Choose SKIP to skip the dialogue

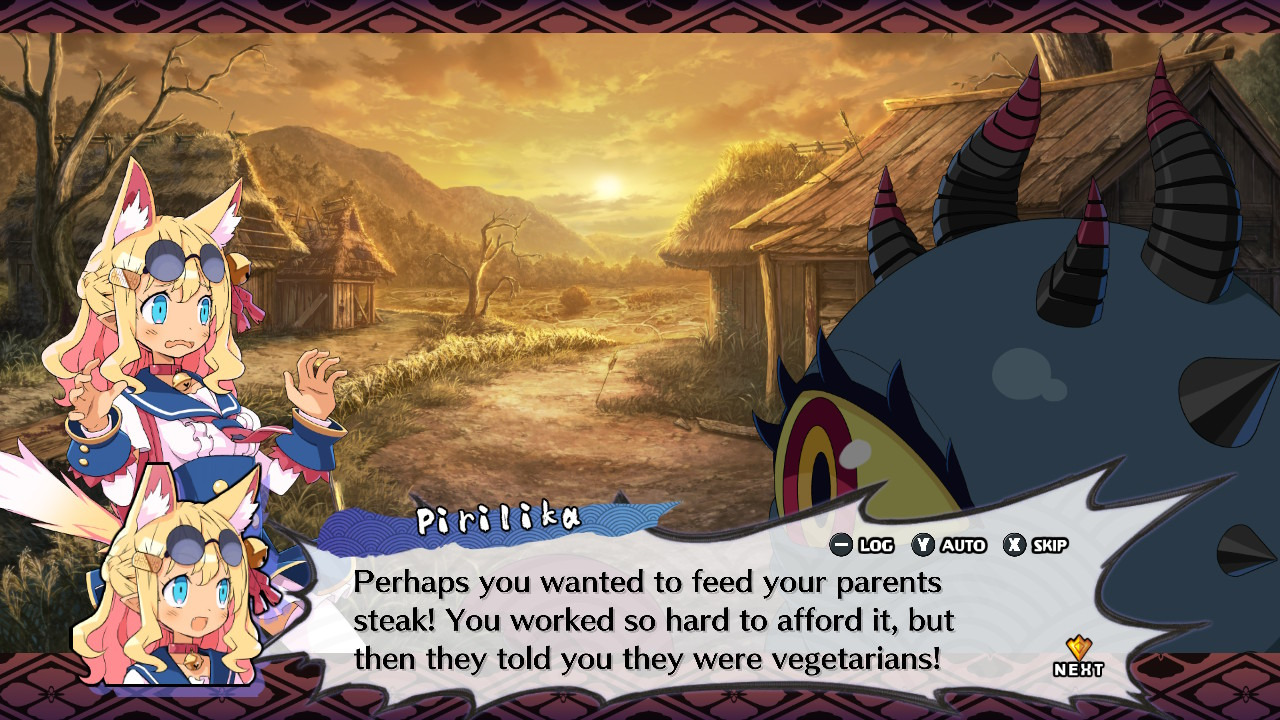(x=1036, y=545)
